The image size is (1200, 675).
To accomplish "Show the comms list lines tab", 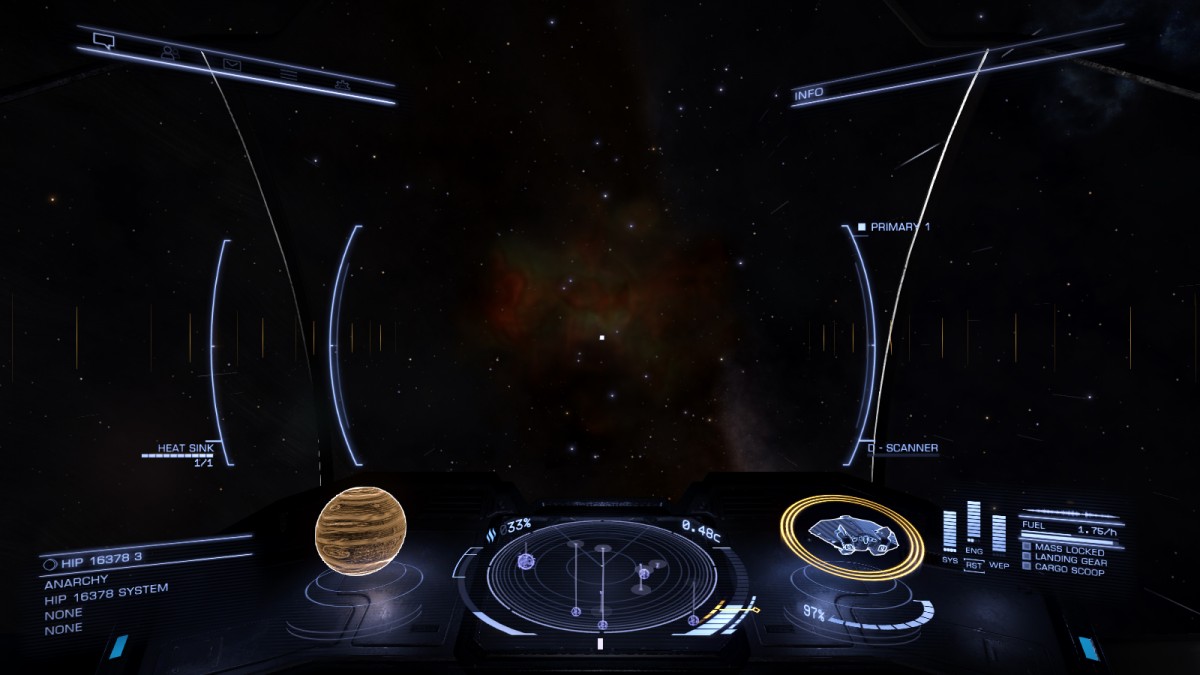I will 289,75.
